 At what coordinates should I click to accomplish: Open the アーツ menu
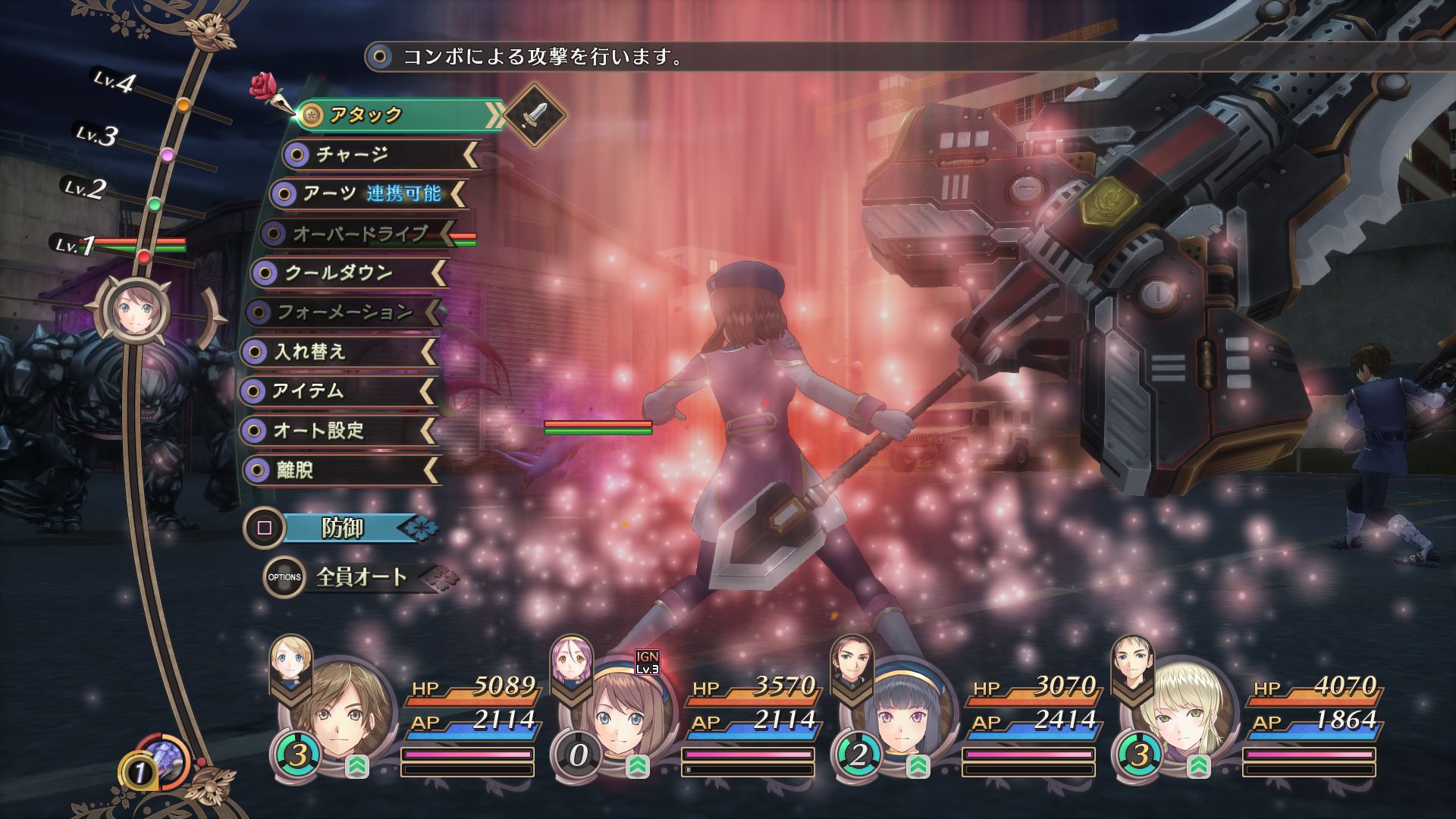coord(368,194)
